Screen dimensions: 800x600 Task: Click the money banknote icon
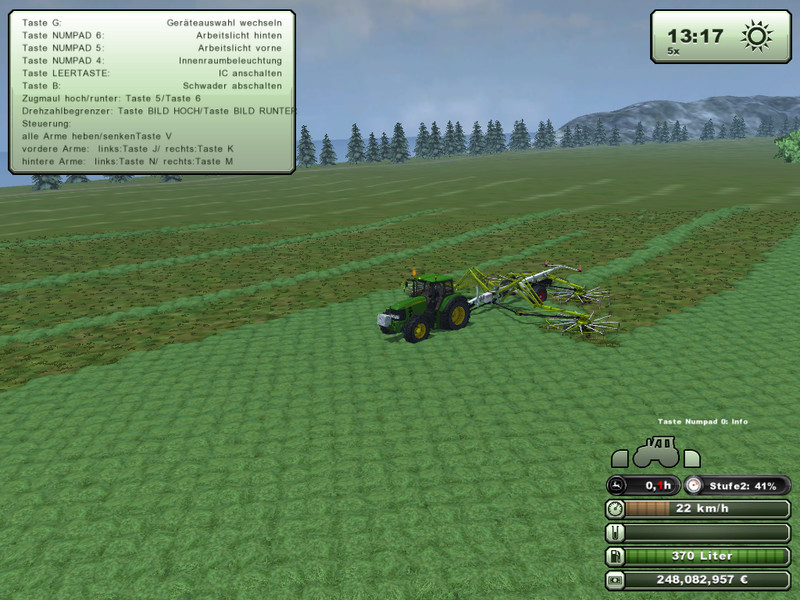616,579
